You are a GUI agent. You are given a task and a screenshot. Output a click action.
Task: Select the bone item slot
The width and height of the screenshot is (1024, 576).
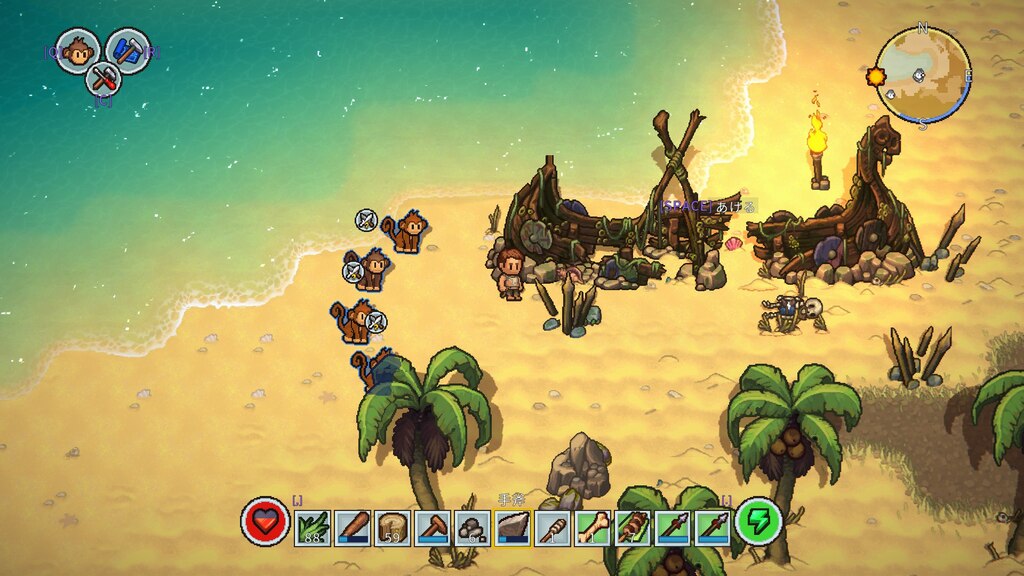(592, 527)
